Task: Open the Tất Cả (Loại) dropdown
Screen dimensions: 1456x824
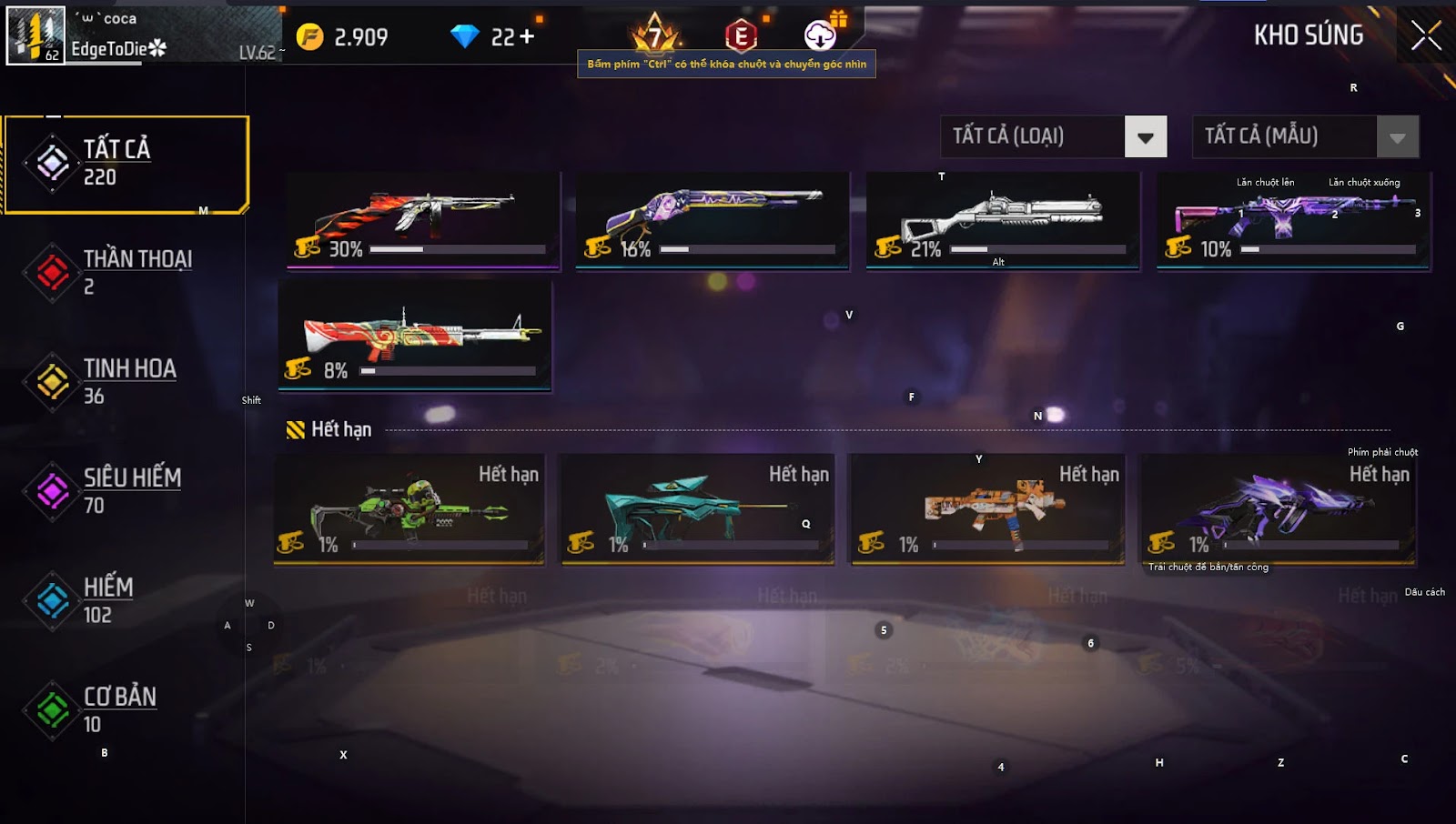Action: (x=1145, y=137)
